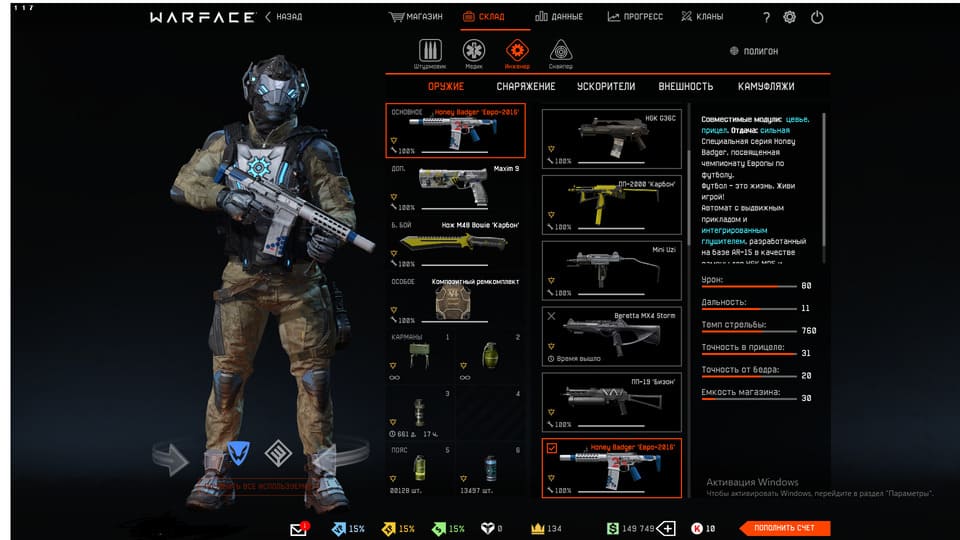Choose the ПП-2000 'Карбон' weapon
This screenshot has width=960, height=540.
pos(611,202)
